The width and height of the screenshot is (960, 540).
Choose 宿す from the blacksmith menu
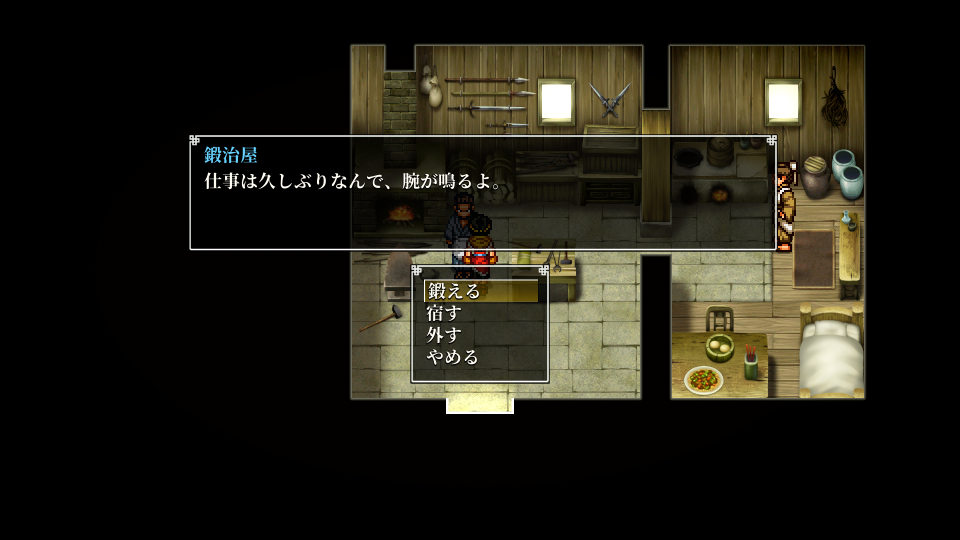coord(444,314)
